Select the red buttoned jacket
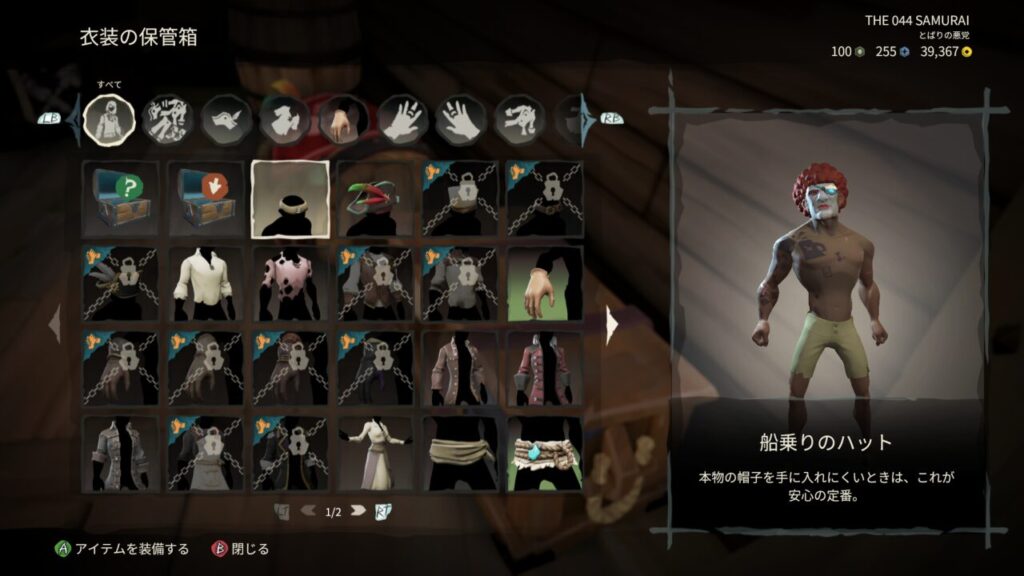Viewport: 1024px width, 576px height. [544, 369]
